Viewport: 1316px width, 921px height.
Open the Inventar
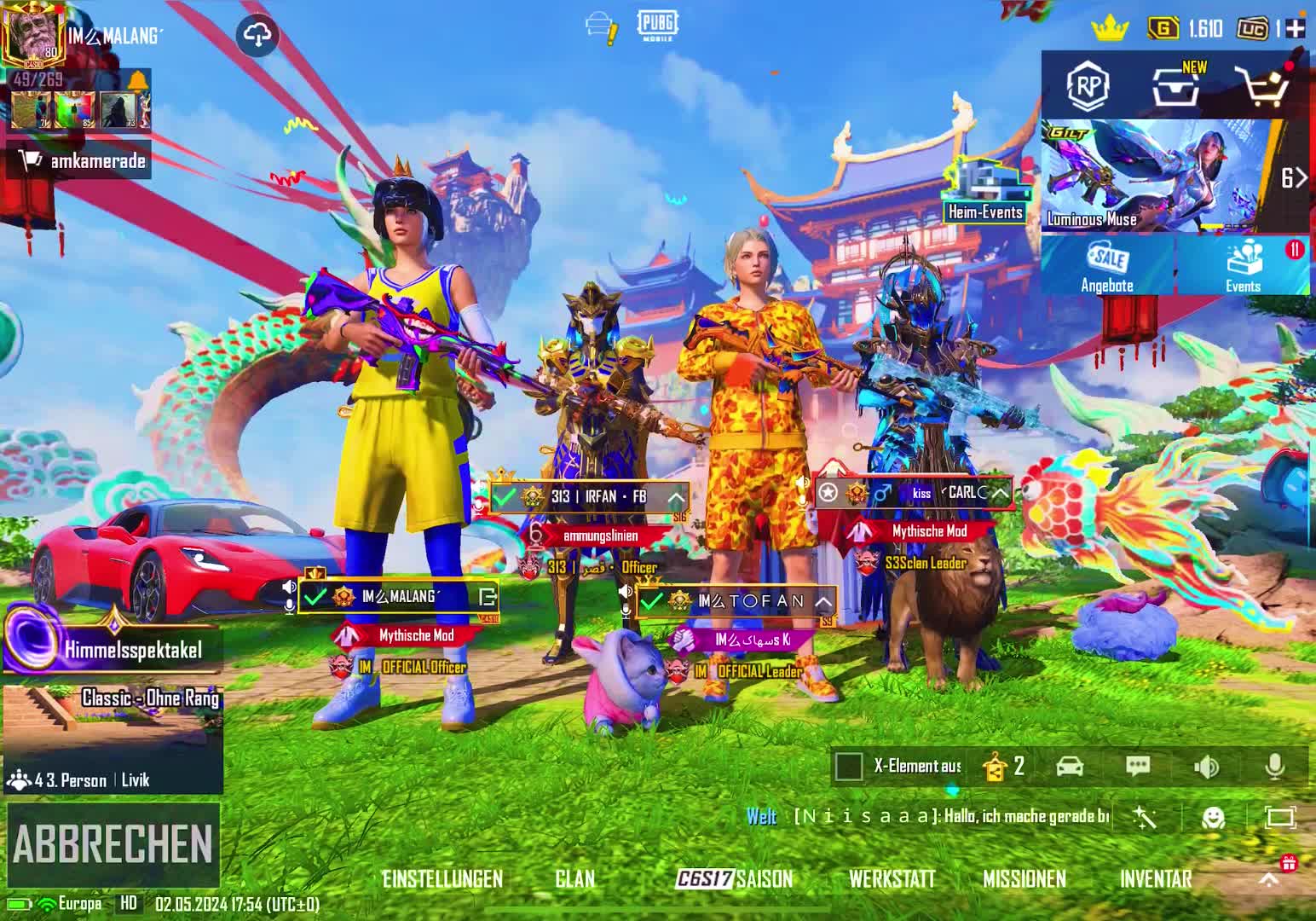pyautogui.click(x=1156, y=879)
